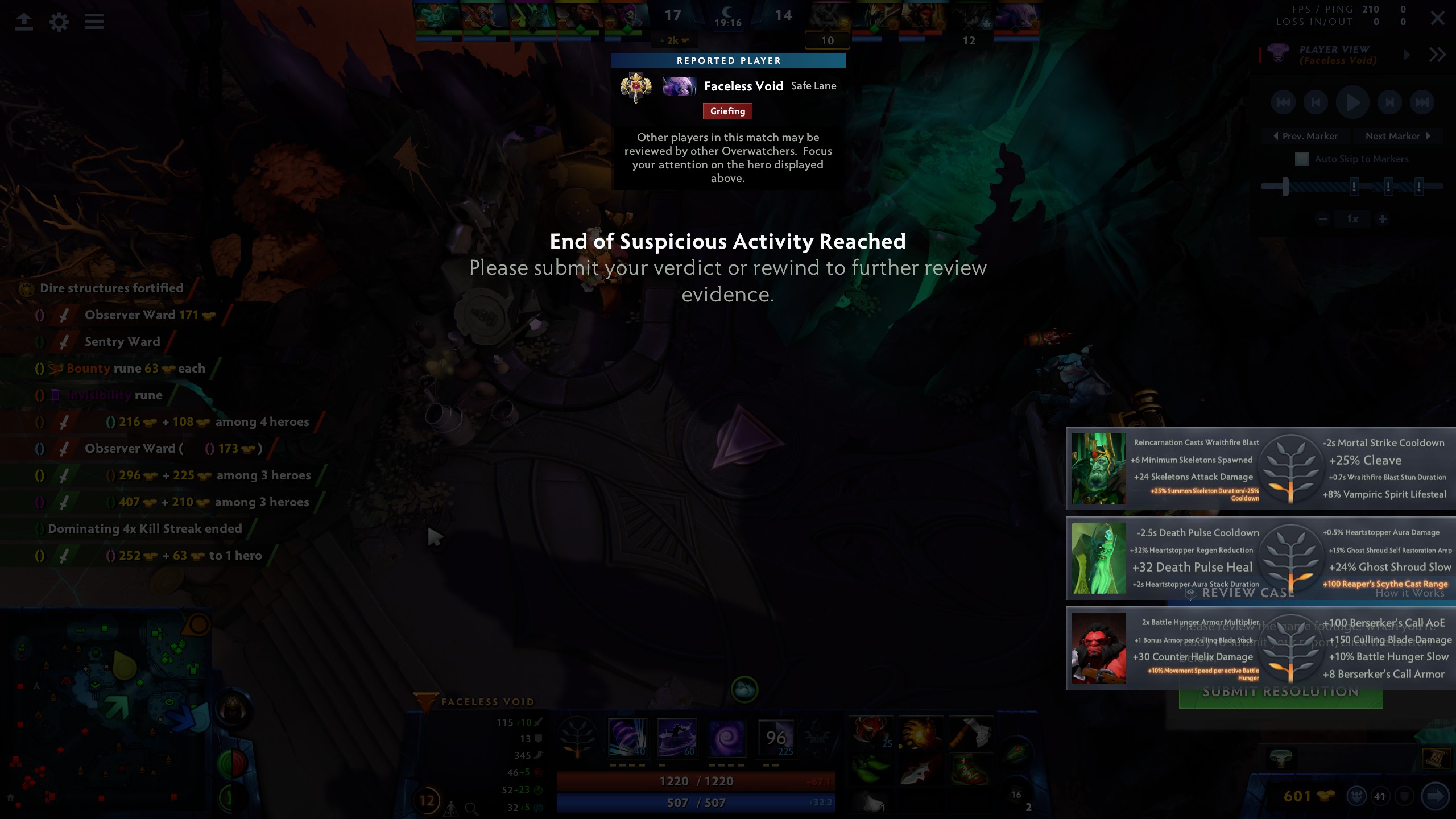Click the replay timeline slider handle
The height and width of the screenshot is (819, 1456).
coord(1286,187)
